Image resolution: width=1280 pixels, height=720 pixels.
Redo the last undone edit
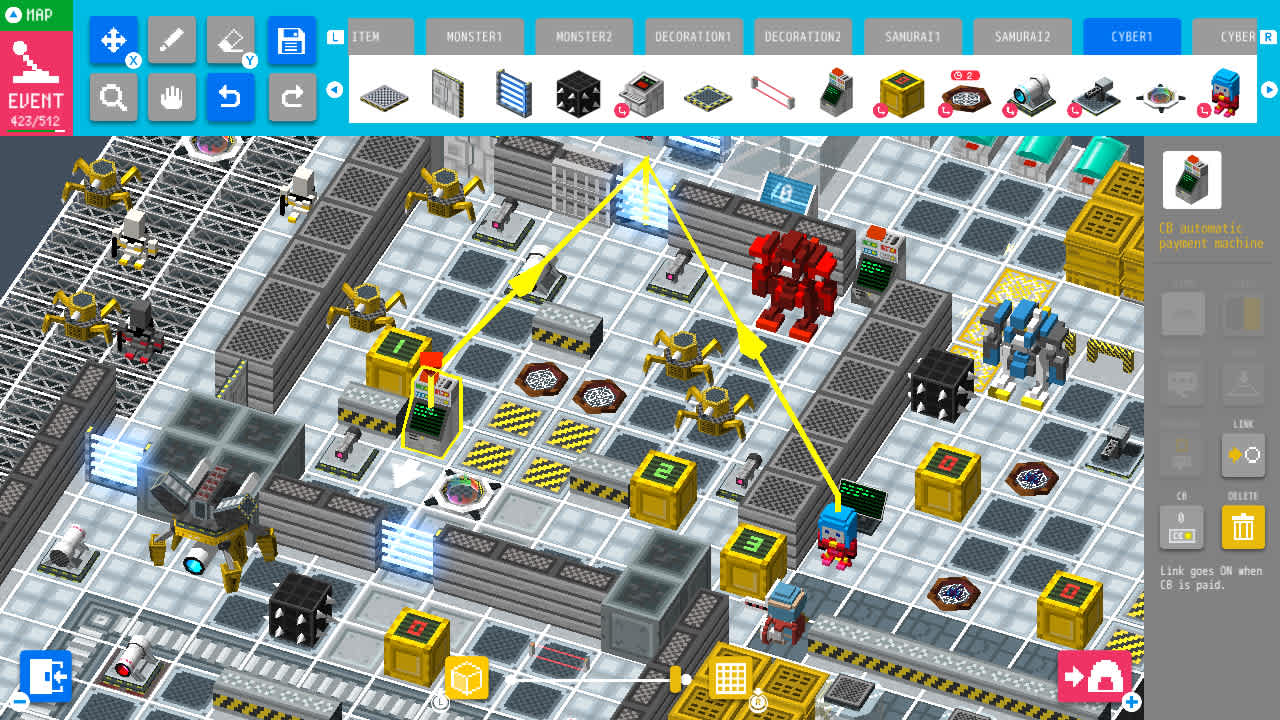coord(292,98)
